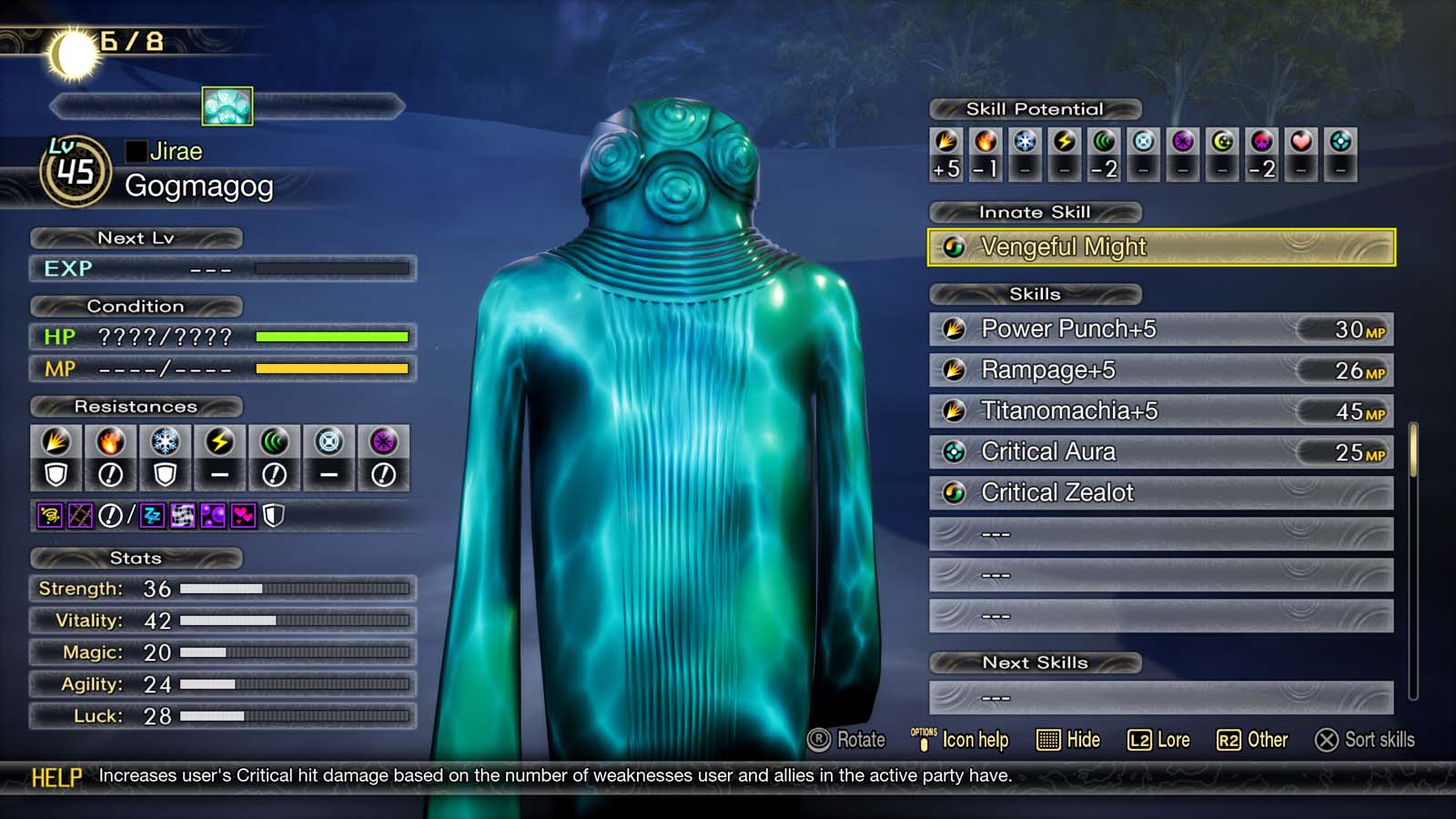This screenshot has height=819, width=1456.
Task: Click the Vengeful Might innate skill icon
Action: tap(953, 247)
